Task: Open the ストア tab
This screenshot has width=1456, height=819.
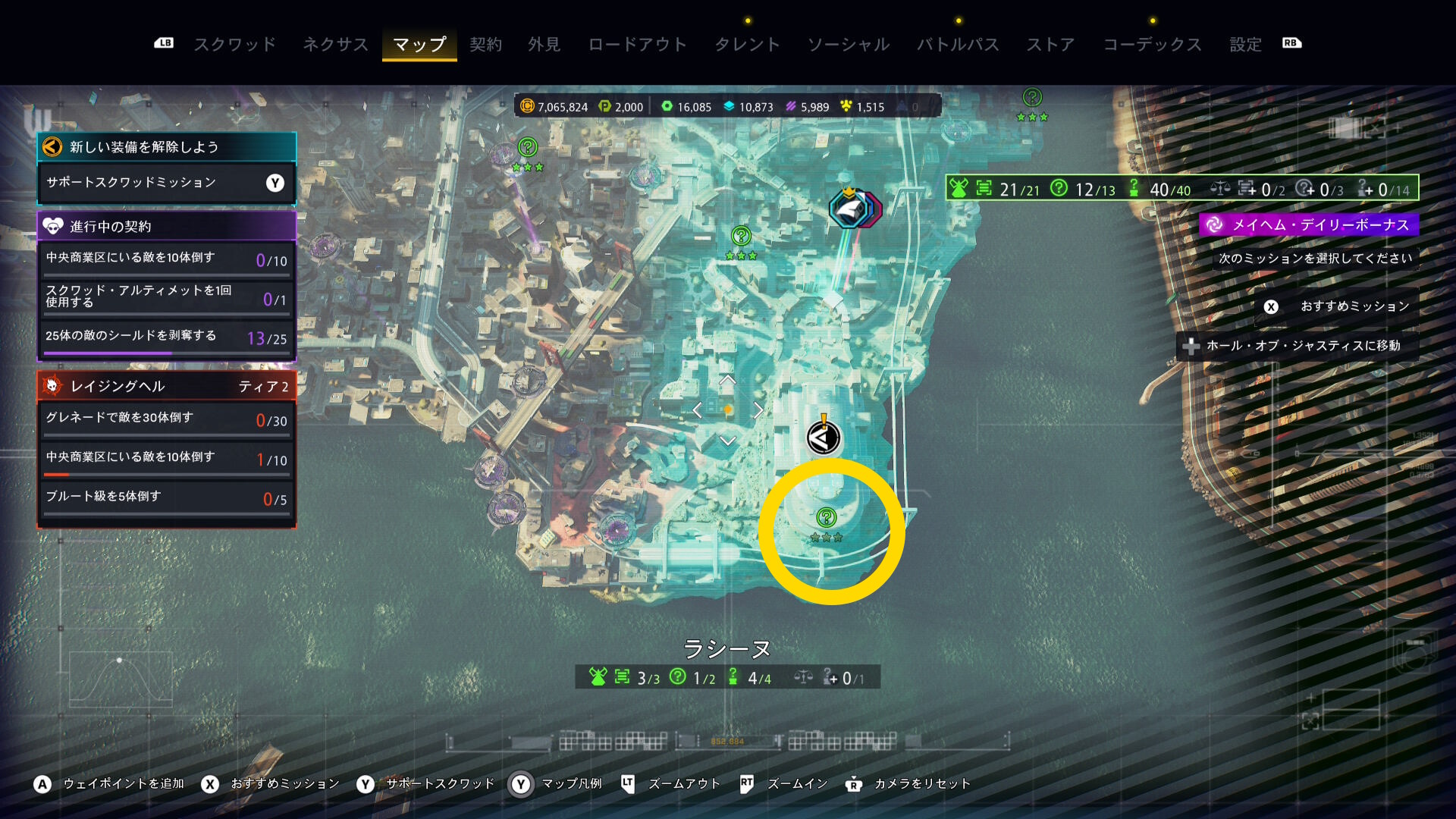Action: [1050, 44]
